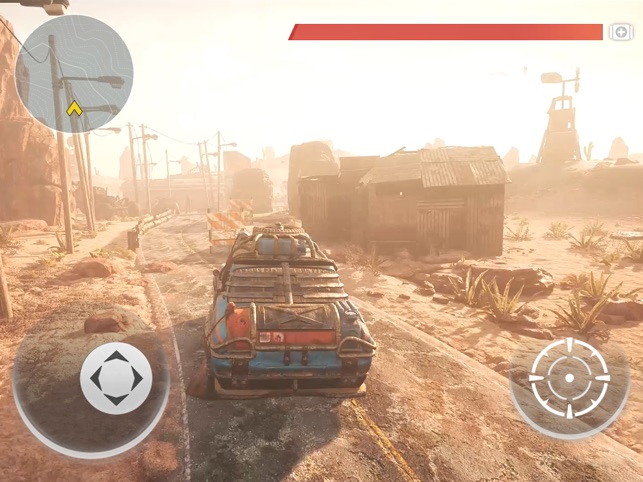The width and height of the screenshot is (643, 482).
Task: Tap the plus icon beside the health bar
Action: (621, 32)
